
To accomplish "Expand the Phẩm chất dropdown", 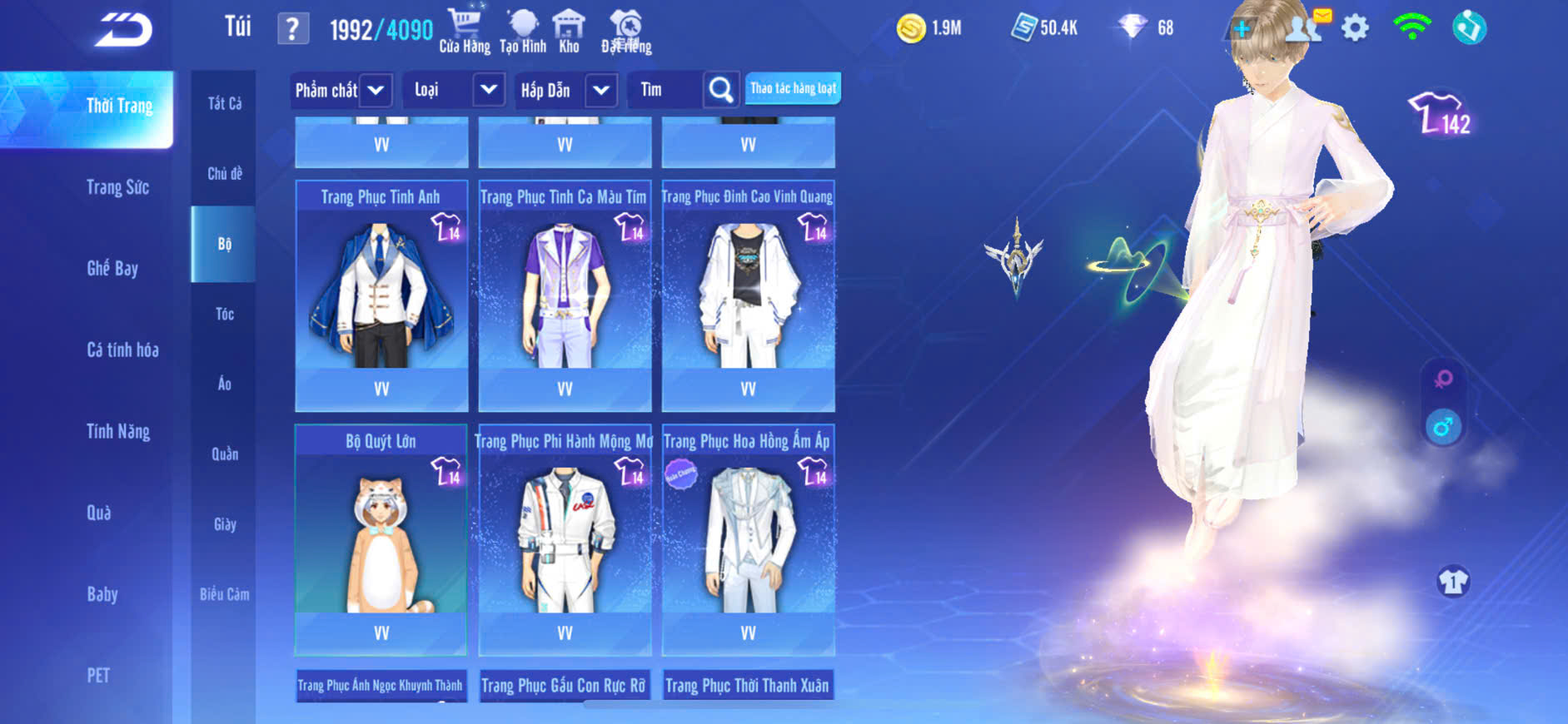I will click(376, 90).
